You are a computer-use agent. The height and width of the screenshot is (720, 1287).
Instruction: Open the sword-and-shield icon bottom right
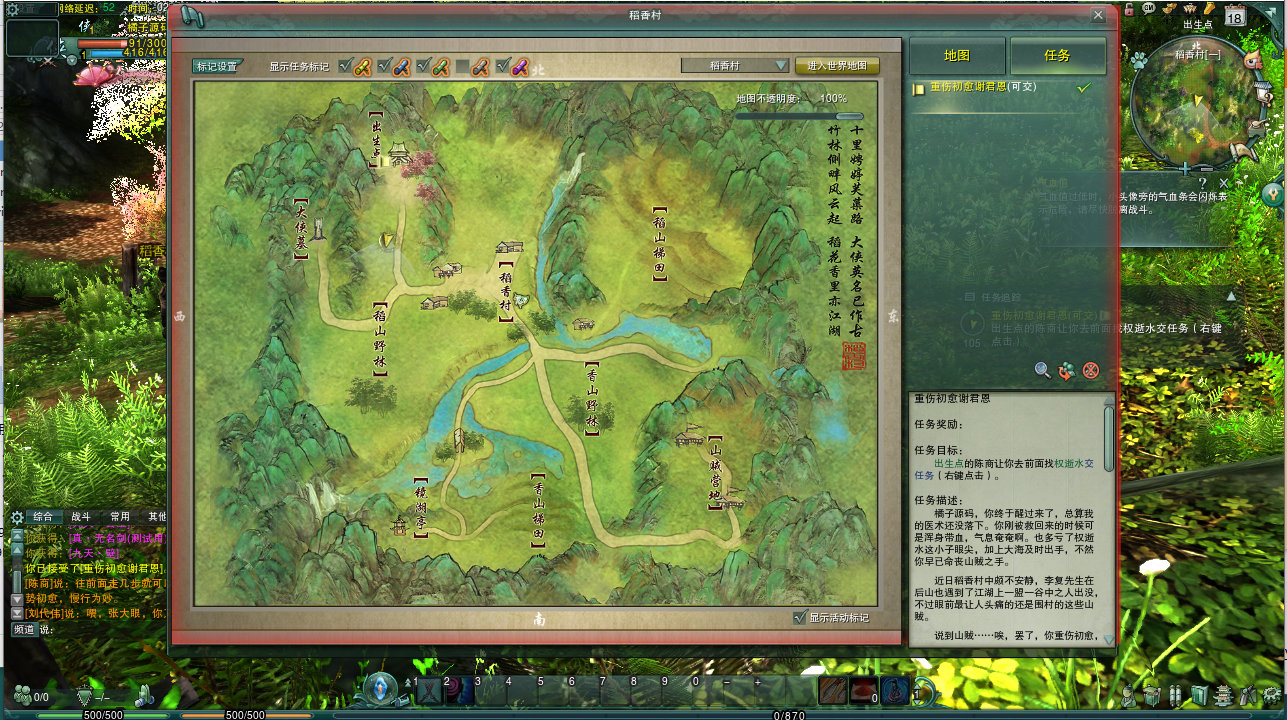pyautogui.click(x=1247, y=695)
